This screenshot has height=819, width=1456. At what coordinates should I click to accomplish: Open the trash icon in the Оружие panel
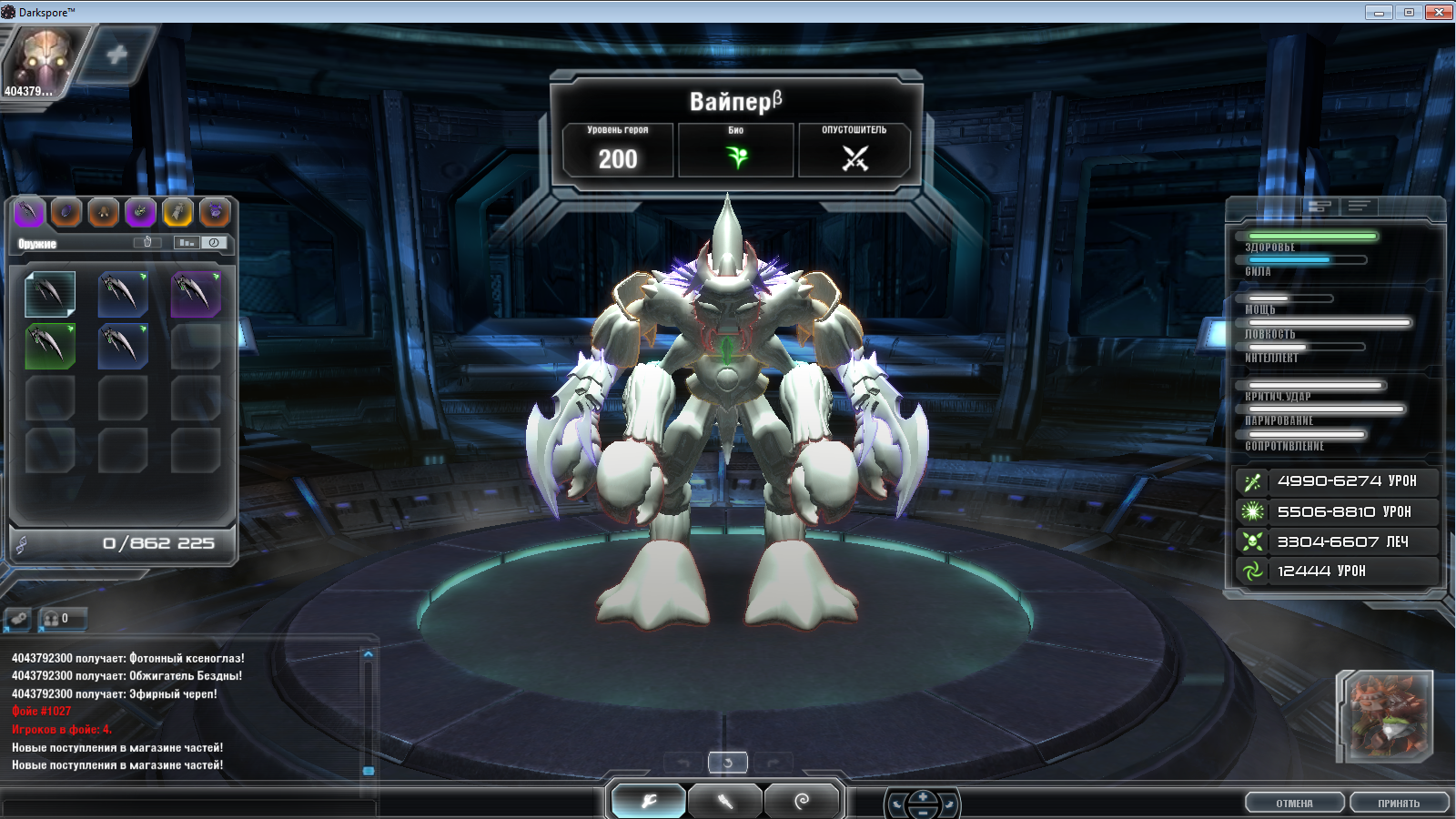click(147, 242)
